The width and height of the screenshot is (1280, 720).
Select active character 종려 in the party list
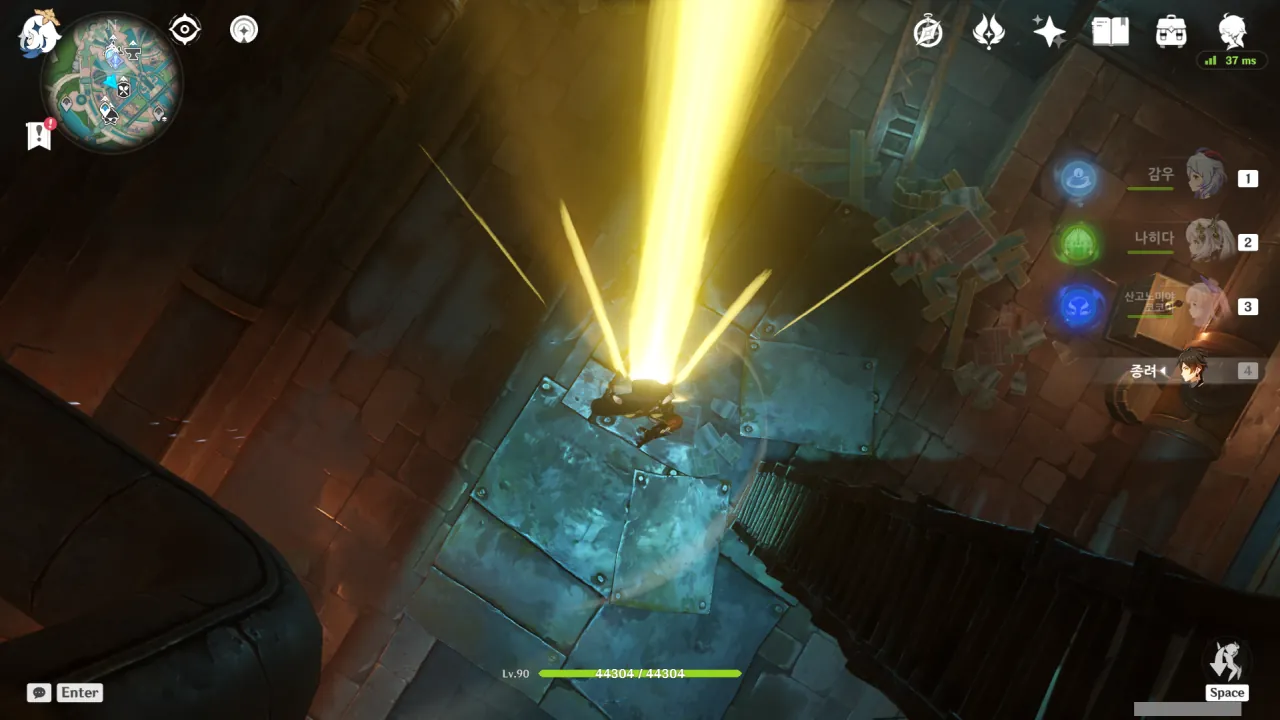coord(1192,370)
